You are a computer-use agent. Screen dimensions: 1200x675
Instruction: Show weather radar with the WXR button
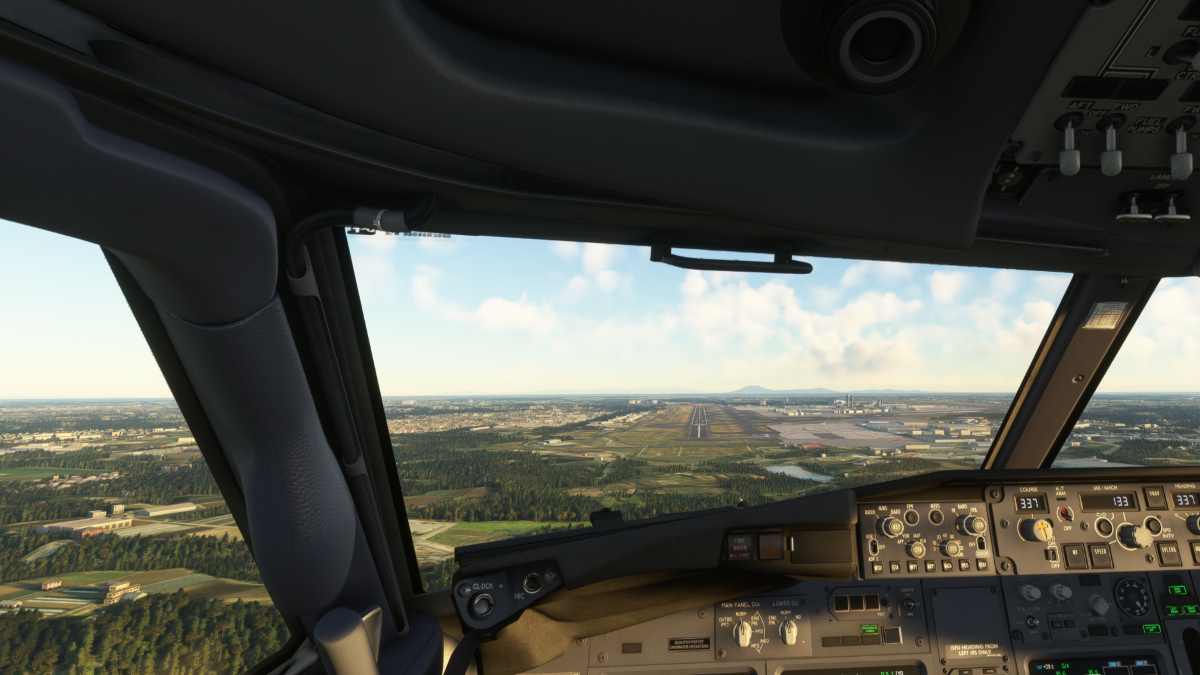pos(880,569)
